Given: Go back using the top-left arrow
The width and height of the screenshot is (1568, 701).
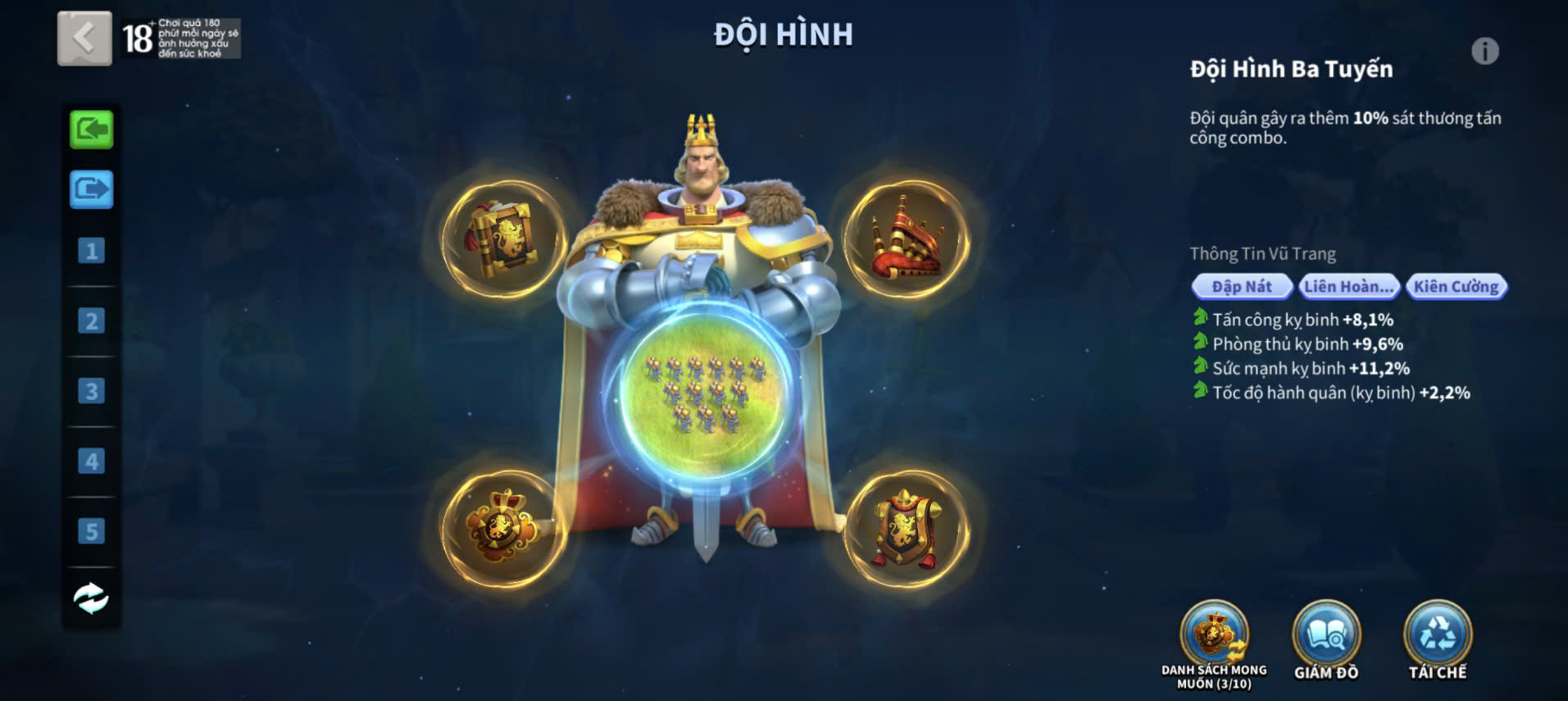Looking at the screenshot, I should [84, 38].
